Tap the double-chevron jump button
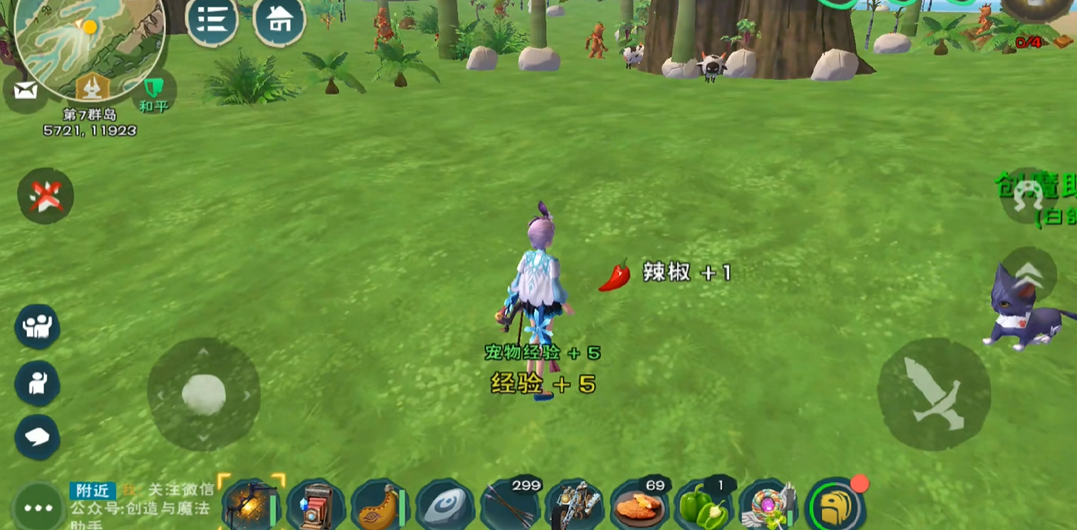Viewport: 1077px width, 530px height. pyautogui.click(x=1027, y=275)
